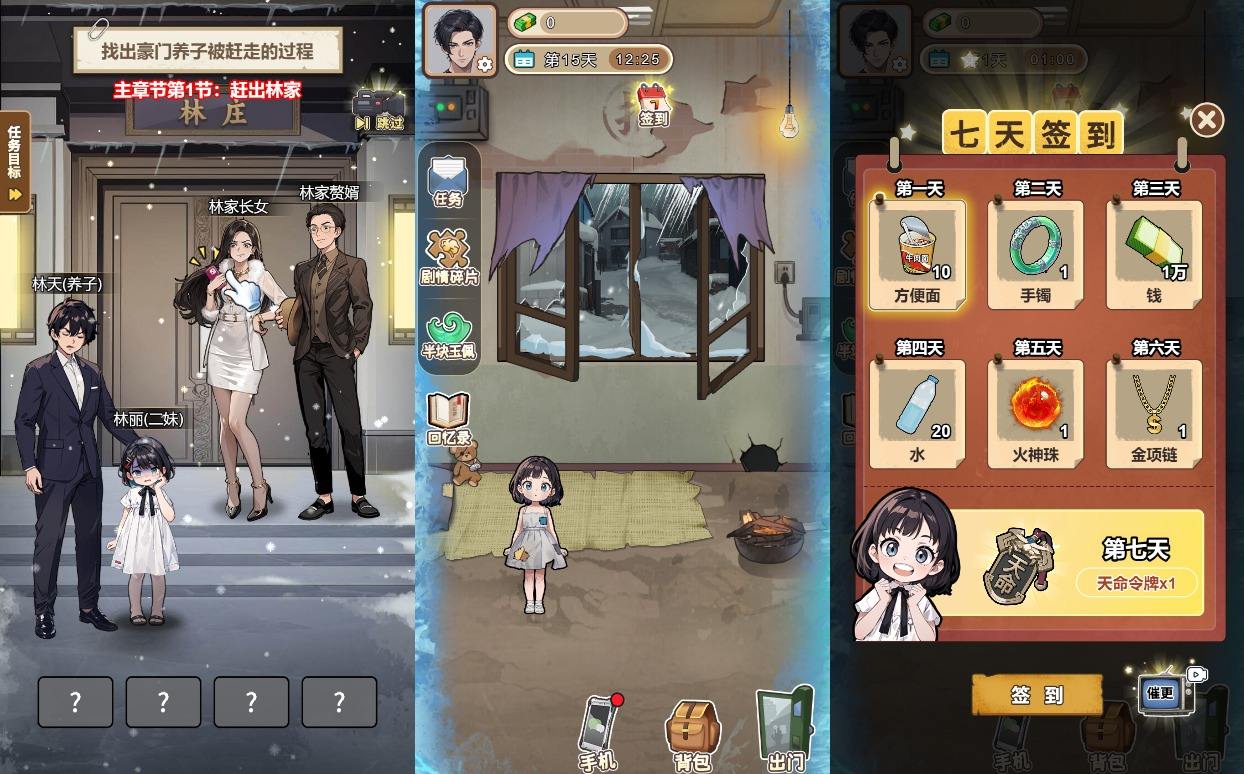Tap the 催更 TV button
Screen dimensions: 1244x774
click(x=1162, y=691)
